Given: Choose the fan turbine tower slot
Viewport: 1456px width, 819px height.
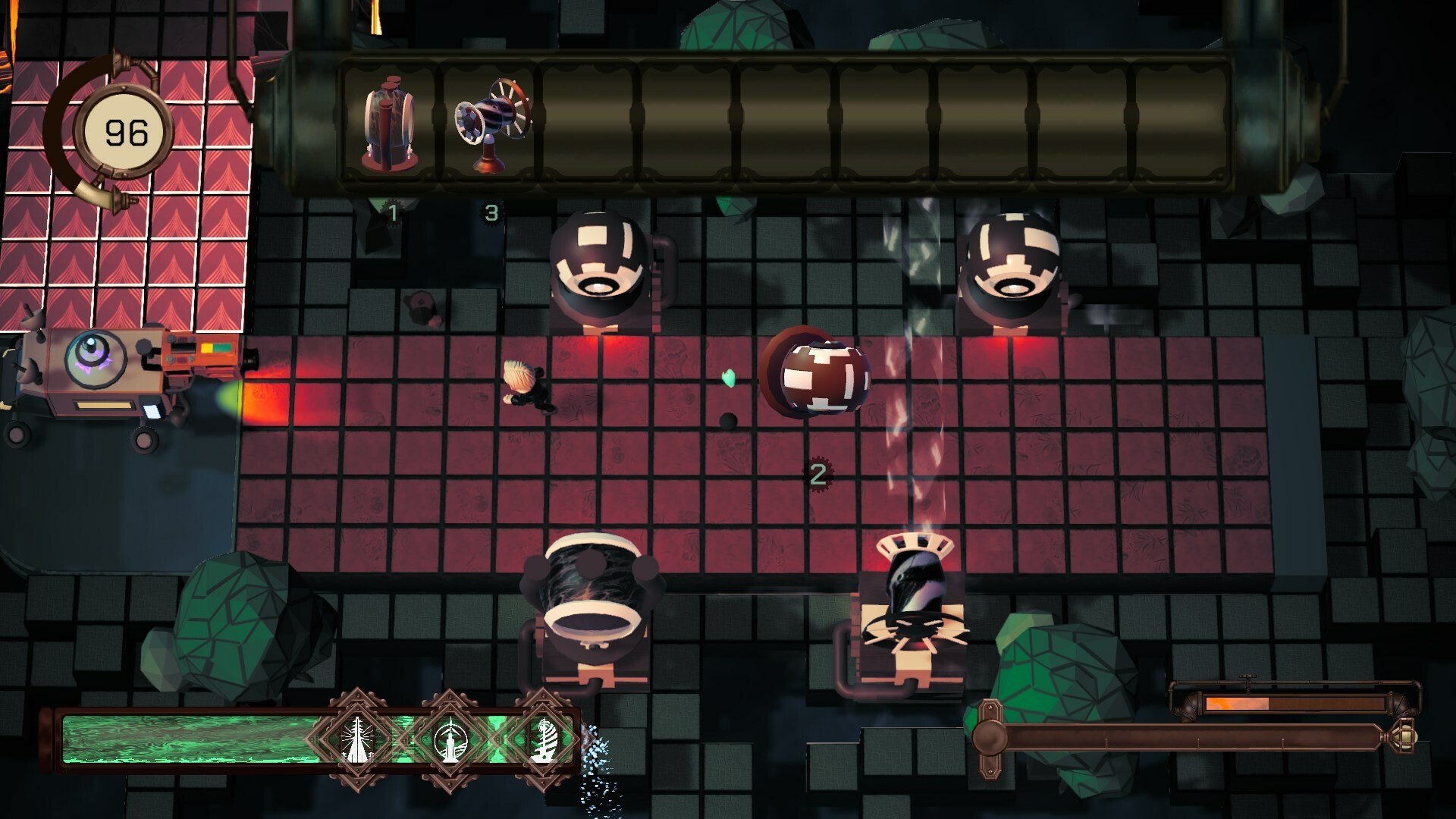Looking at the screenshot, I should [491, 125].
